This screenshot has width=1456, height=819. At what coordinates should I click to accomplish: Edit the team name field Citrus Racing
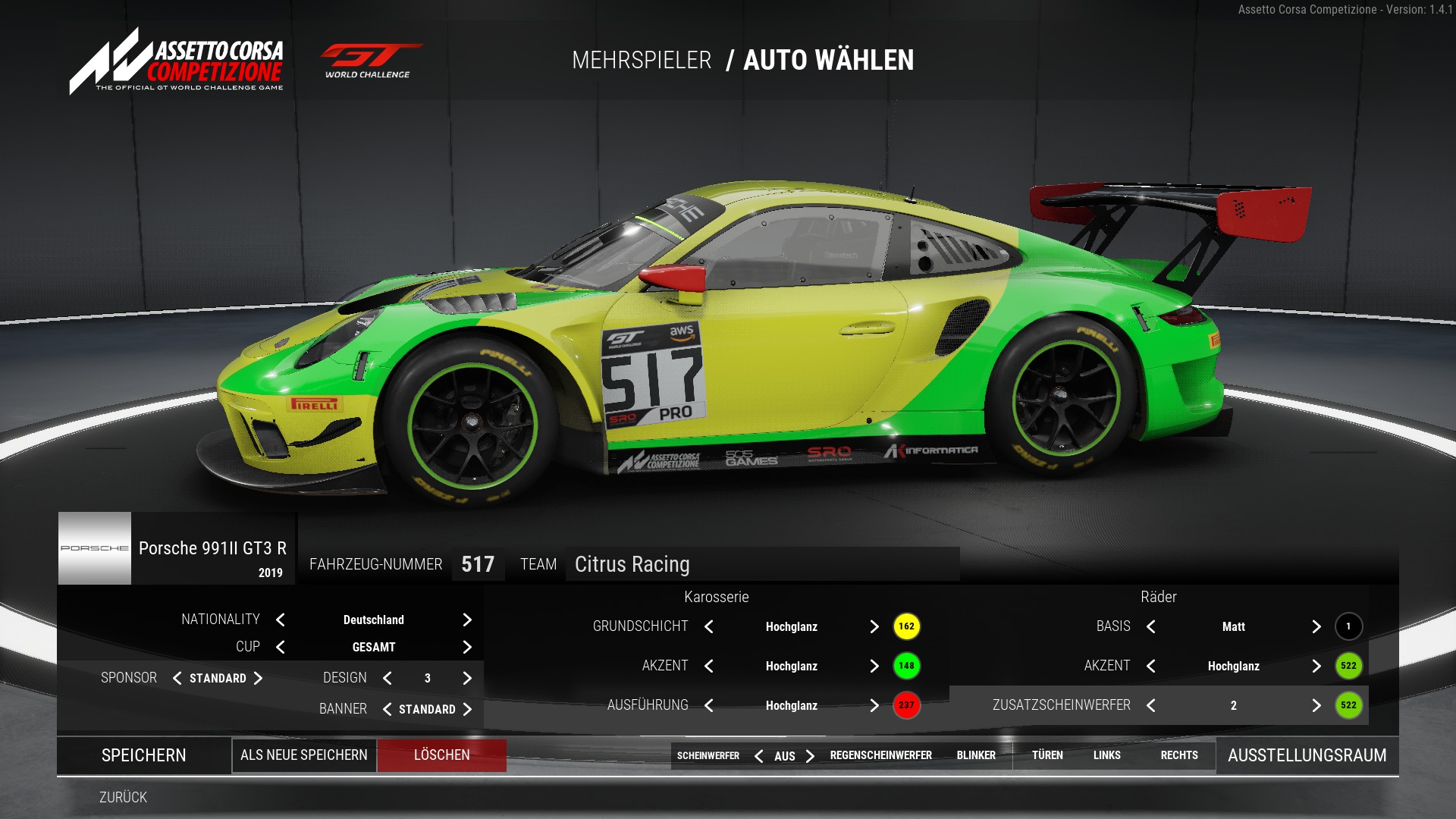point(761,564)
